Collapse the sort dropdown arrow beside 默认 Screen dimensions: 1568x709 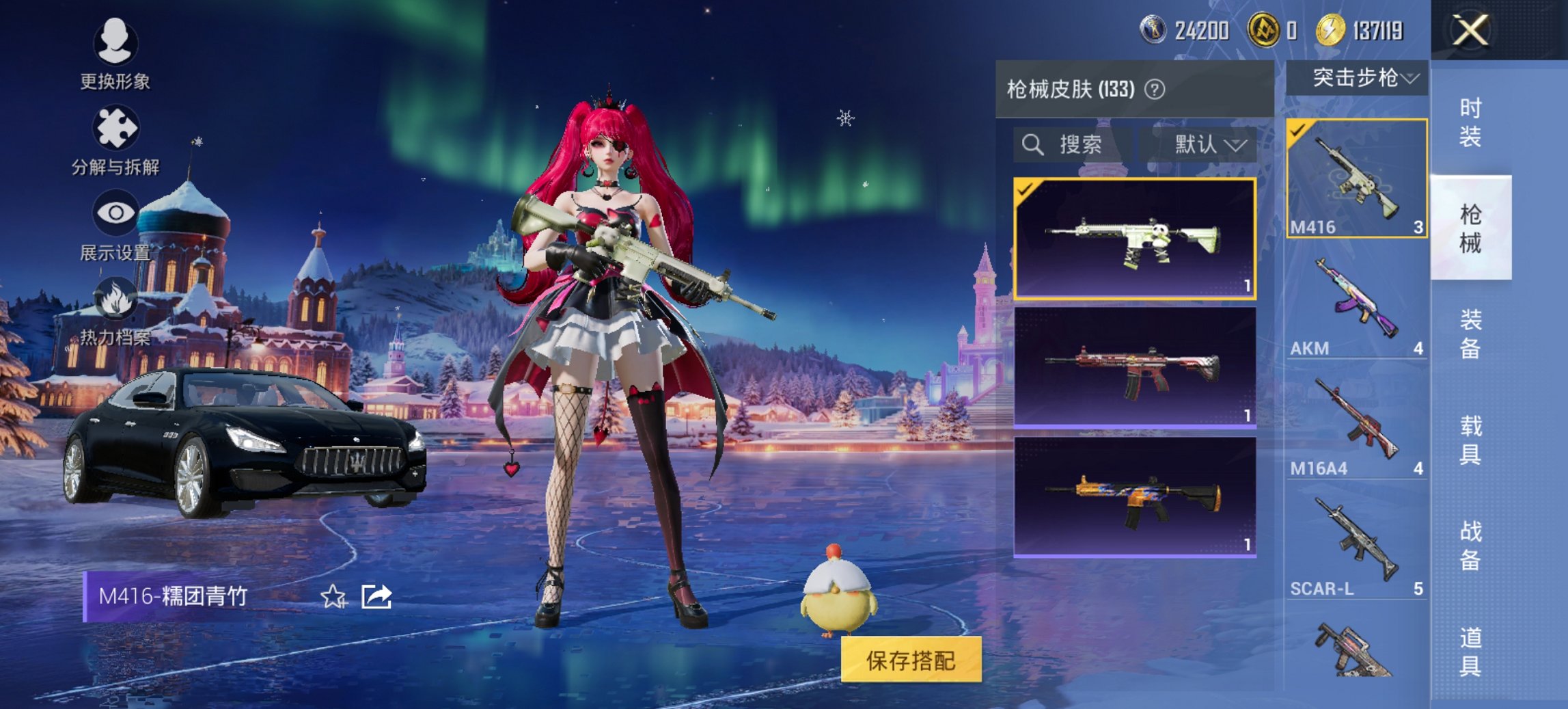(1239, 145)
